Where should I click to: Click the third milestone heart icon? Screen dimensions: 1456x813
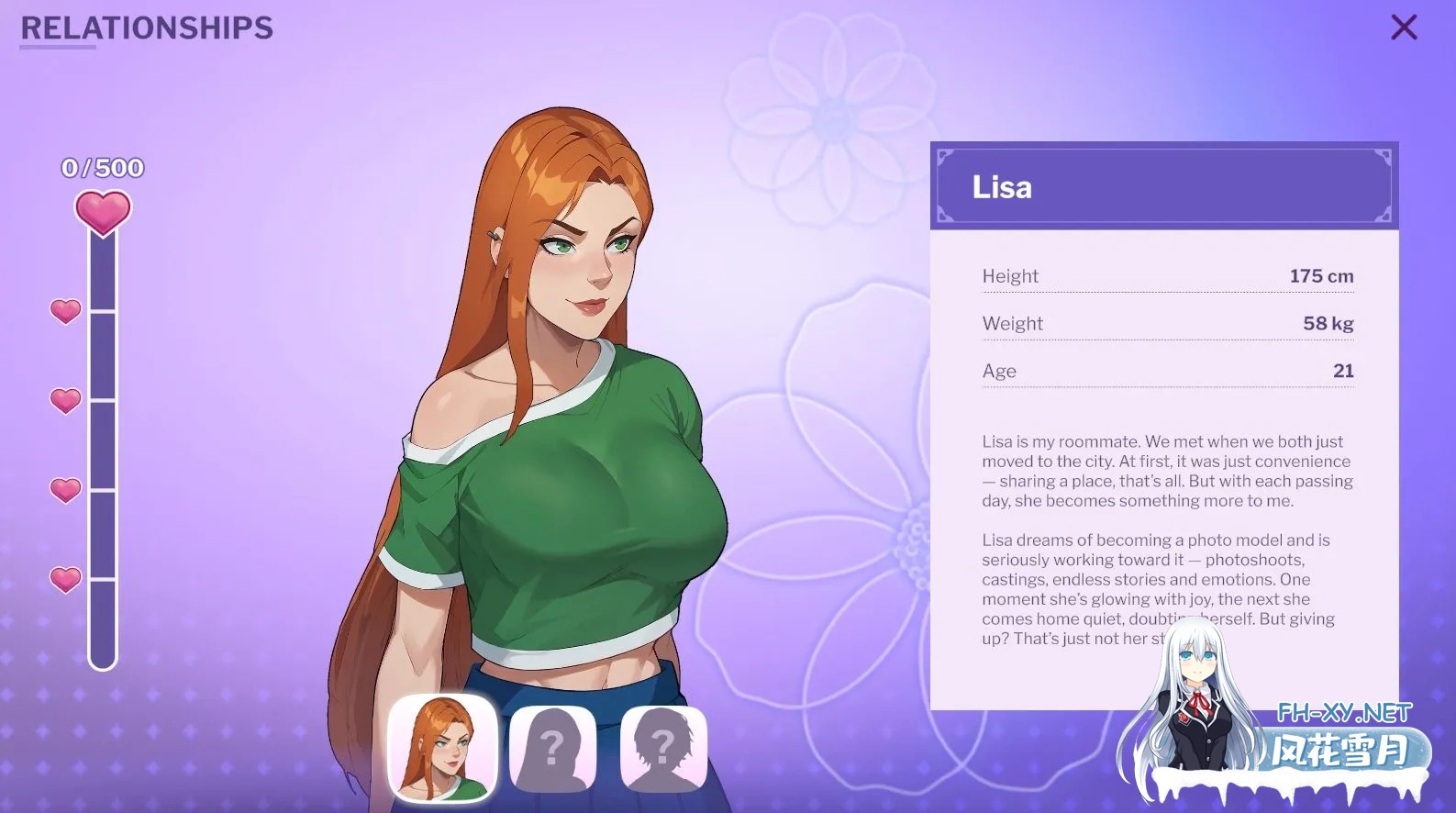click(x=62, y=489)
